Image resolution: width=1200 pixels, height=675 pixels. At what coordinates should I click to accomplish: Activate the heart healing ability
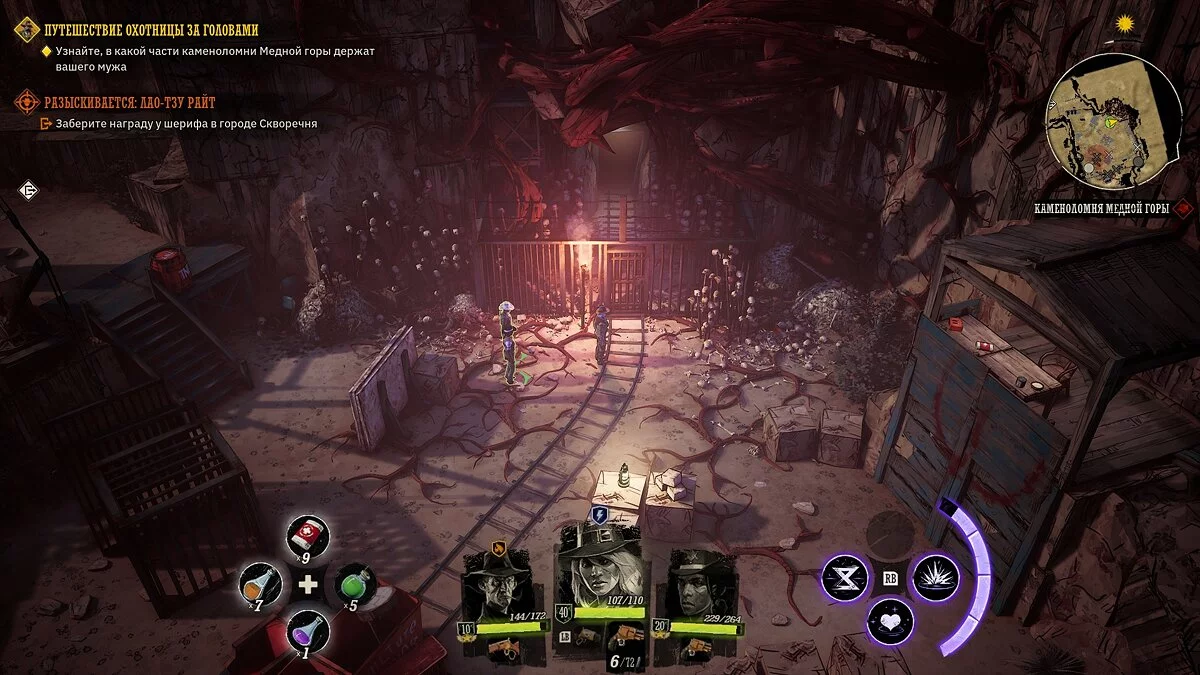click(x=889, y=620)
